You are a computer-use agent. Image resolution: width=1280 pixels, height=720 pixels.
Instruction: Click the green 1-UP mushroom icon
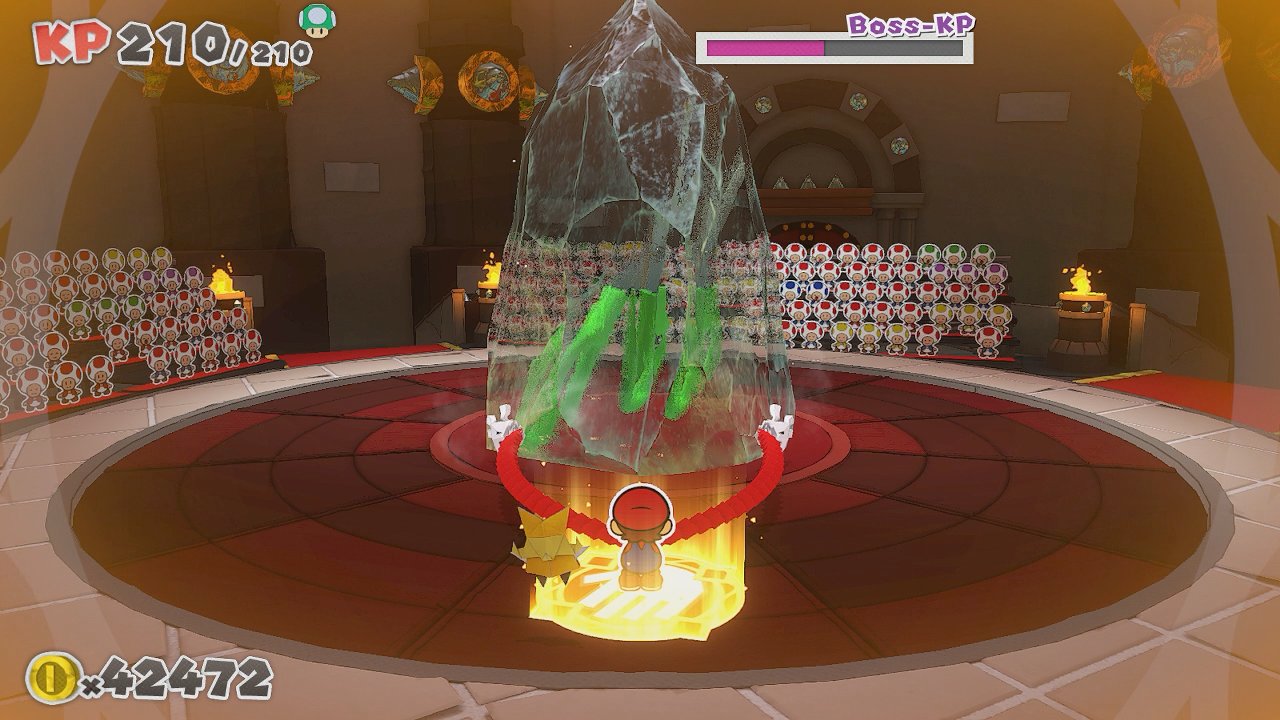coord(317,21)
